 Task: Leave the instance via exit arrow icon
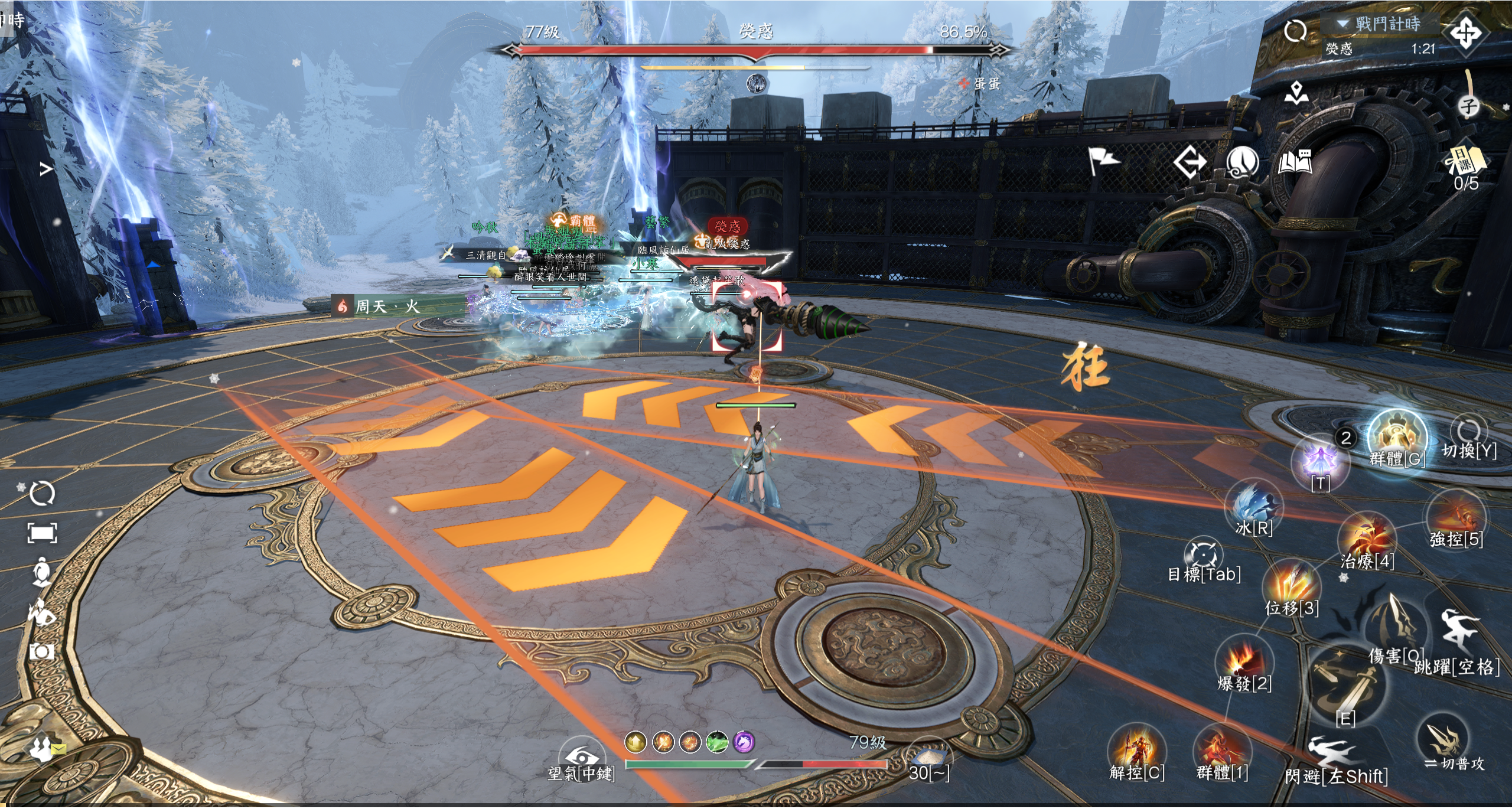1190,162
